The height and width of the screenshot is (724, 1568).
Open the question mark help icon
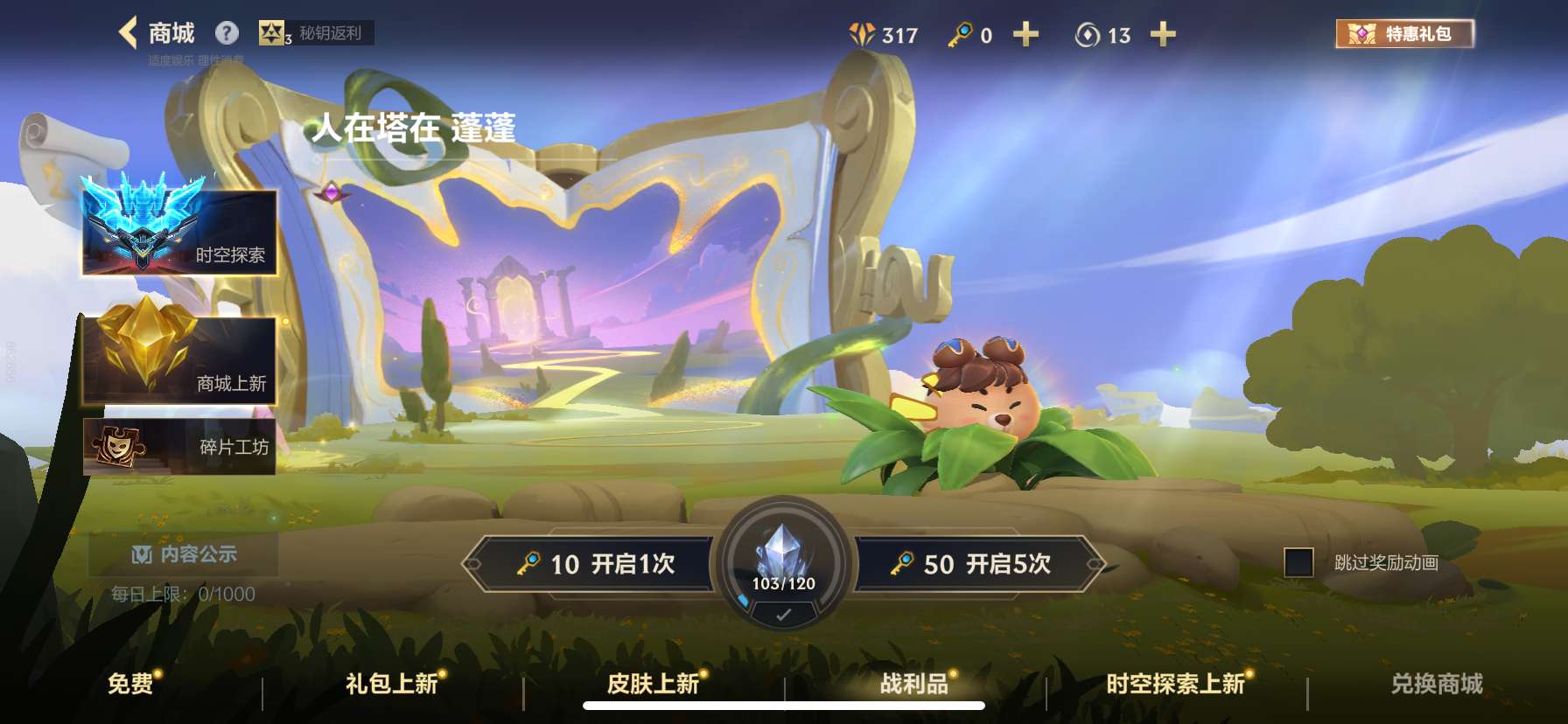coord(227,31)
